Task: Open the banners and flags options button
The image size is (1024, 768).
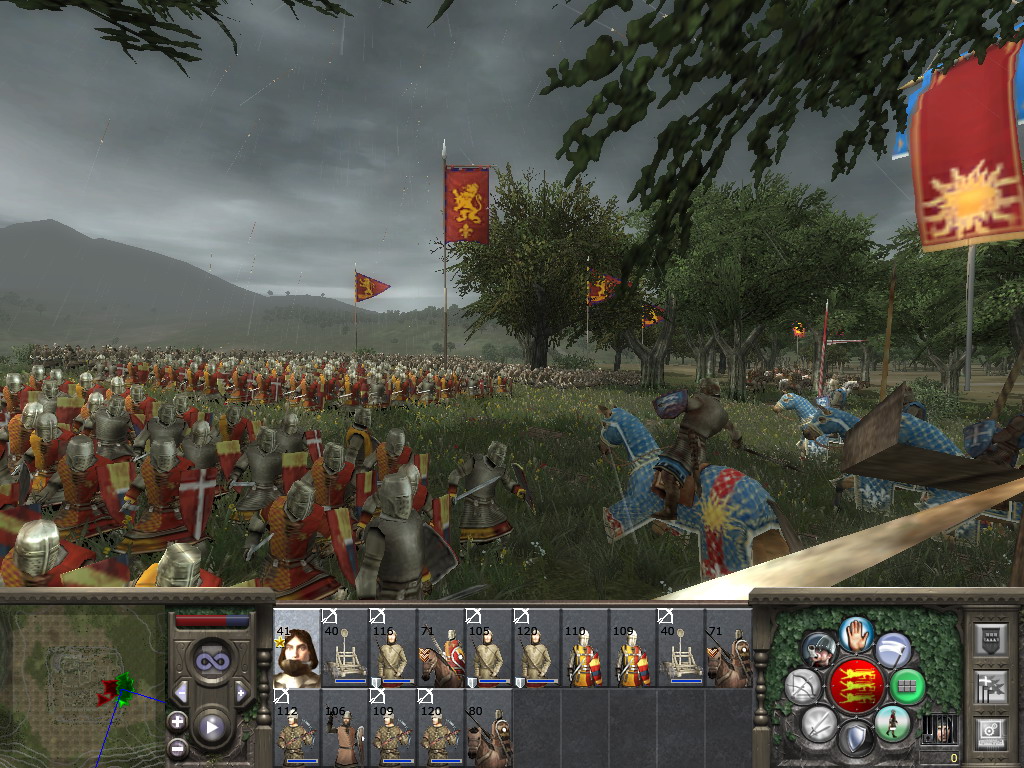Action: pyautogui.click(x=991, y=686)
